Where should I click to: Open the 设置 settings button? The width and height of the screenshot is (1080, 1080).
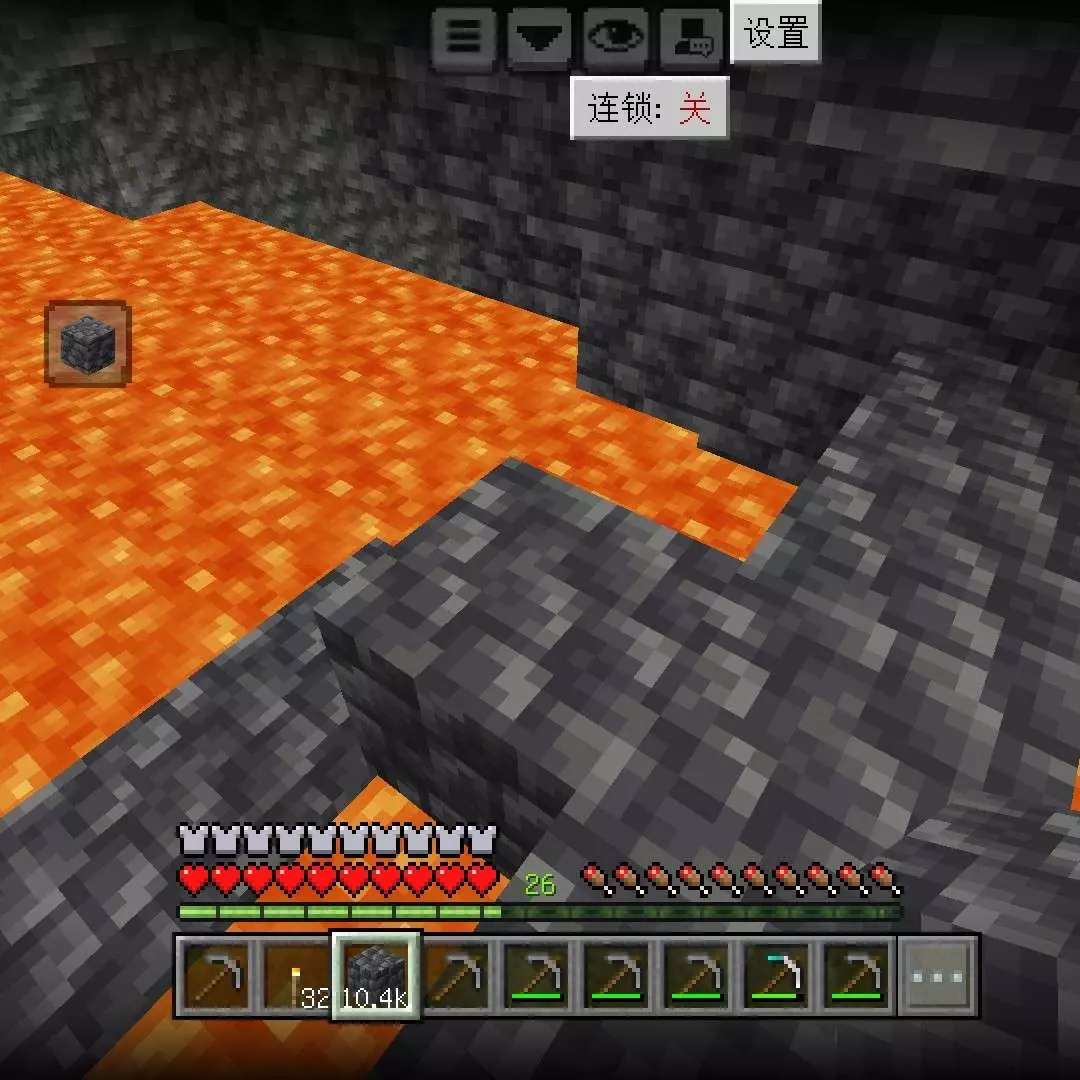click(776, 33)
